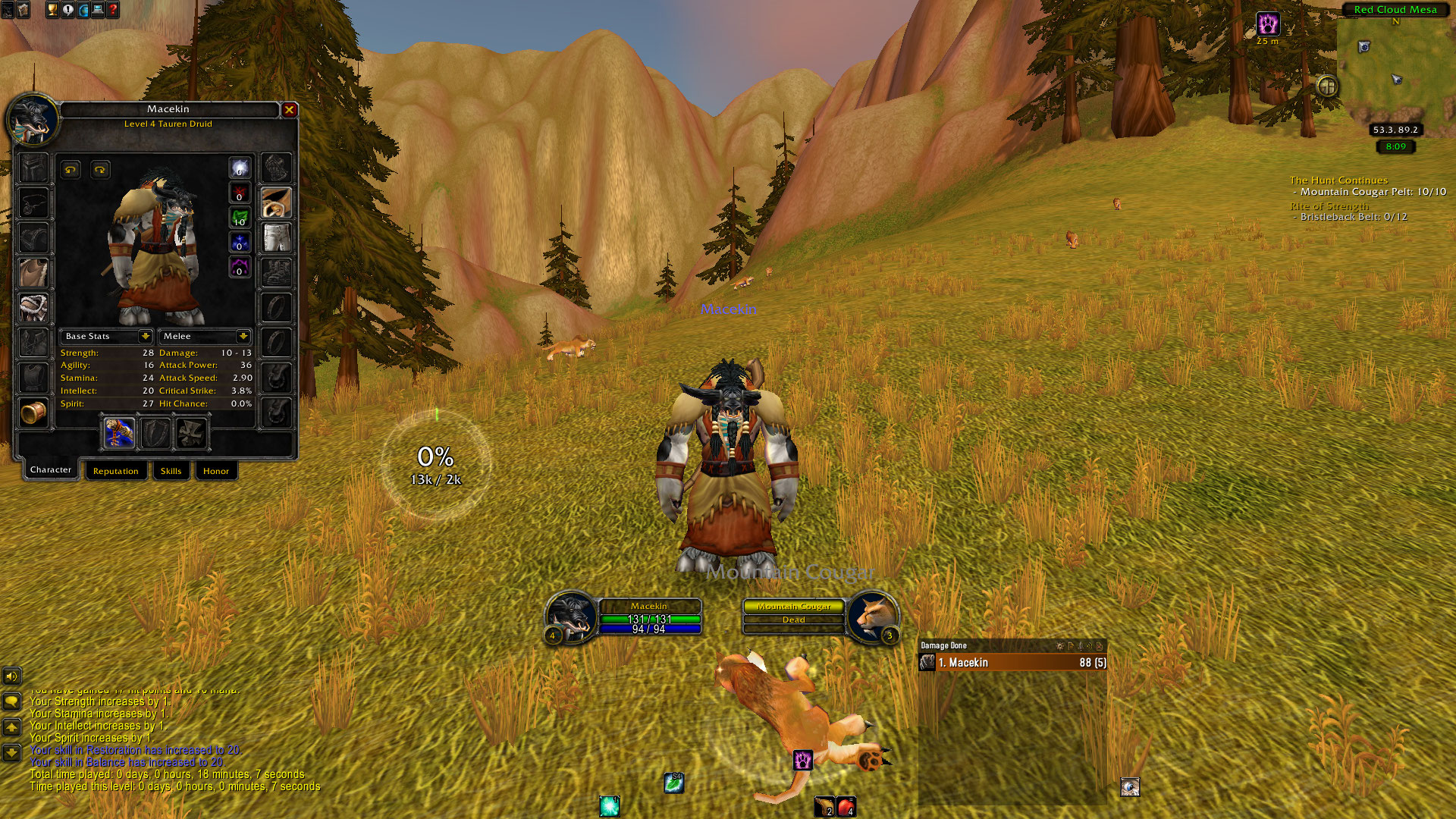Screen dimensions: 1456x819
Task: Open the chat speech bubble button
Action: tap(11, 701)
